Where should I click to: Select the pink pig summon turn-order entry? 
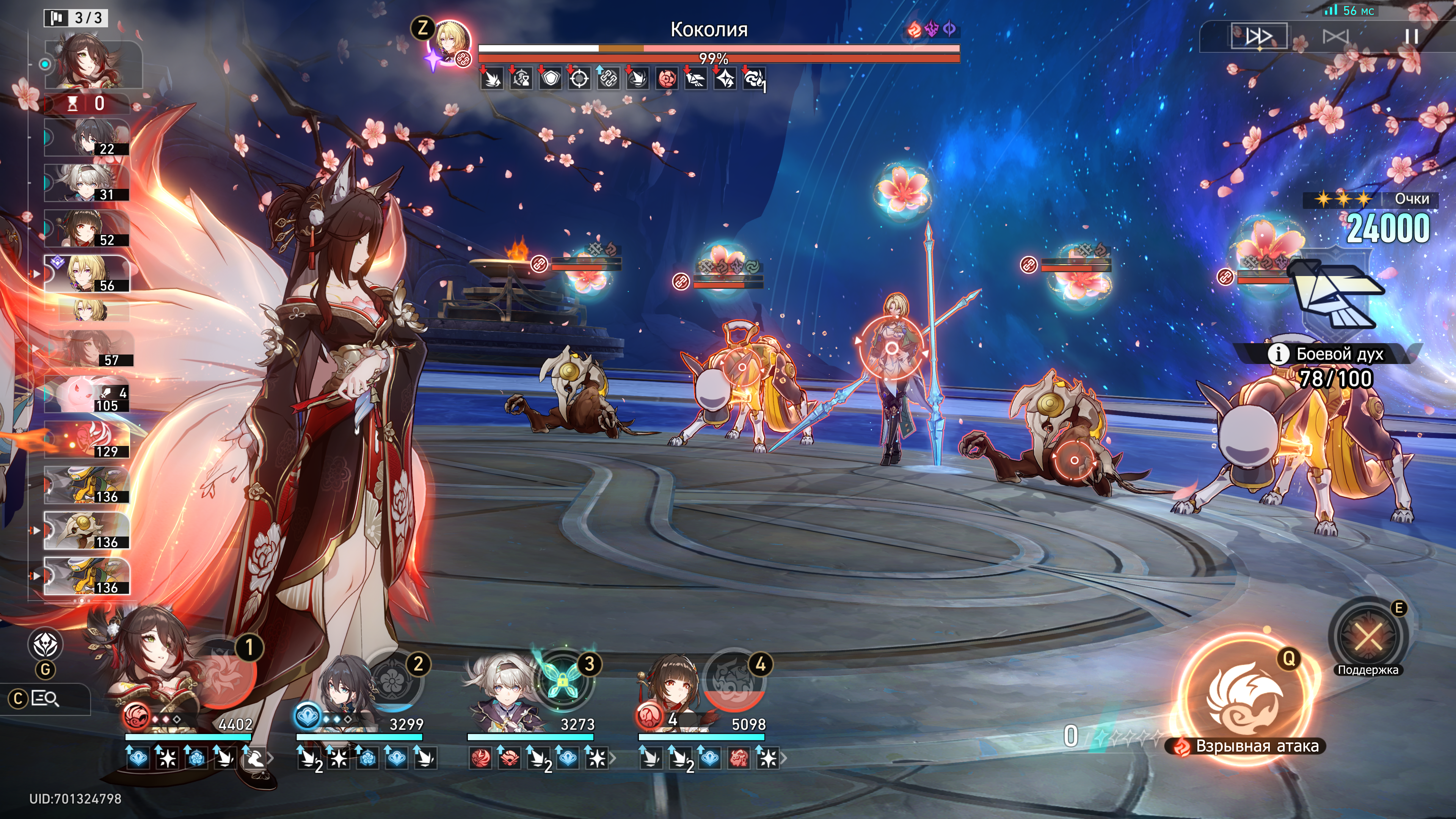click(x=88, y=394)
